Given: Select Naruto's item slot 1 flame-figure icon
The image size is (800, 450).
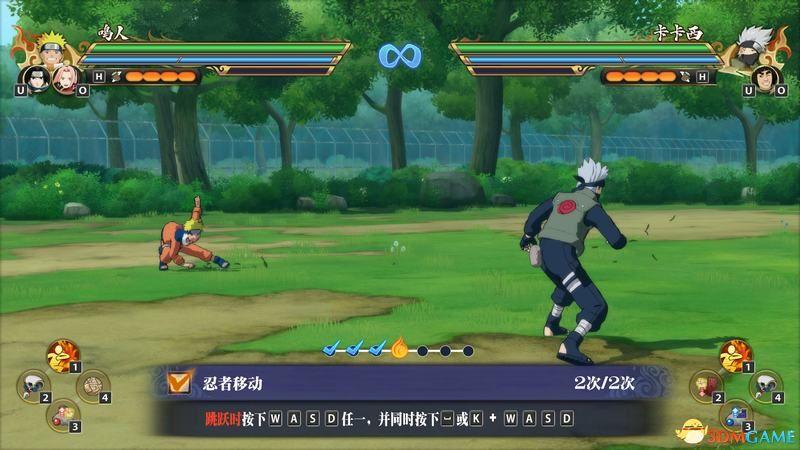Looking at the screenshot, I should tap(63, 355).
